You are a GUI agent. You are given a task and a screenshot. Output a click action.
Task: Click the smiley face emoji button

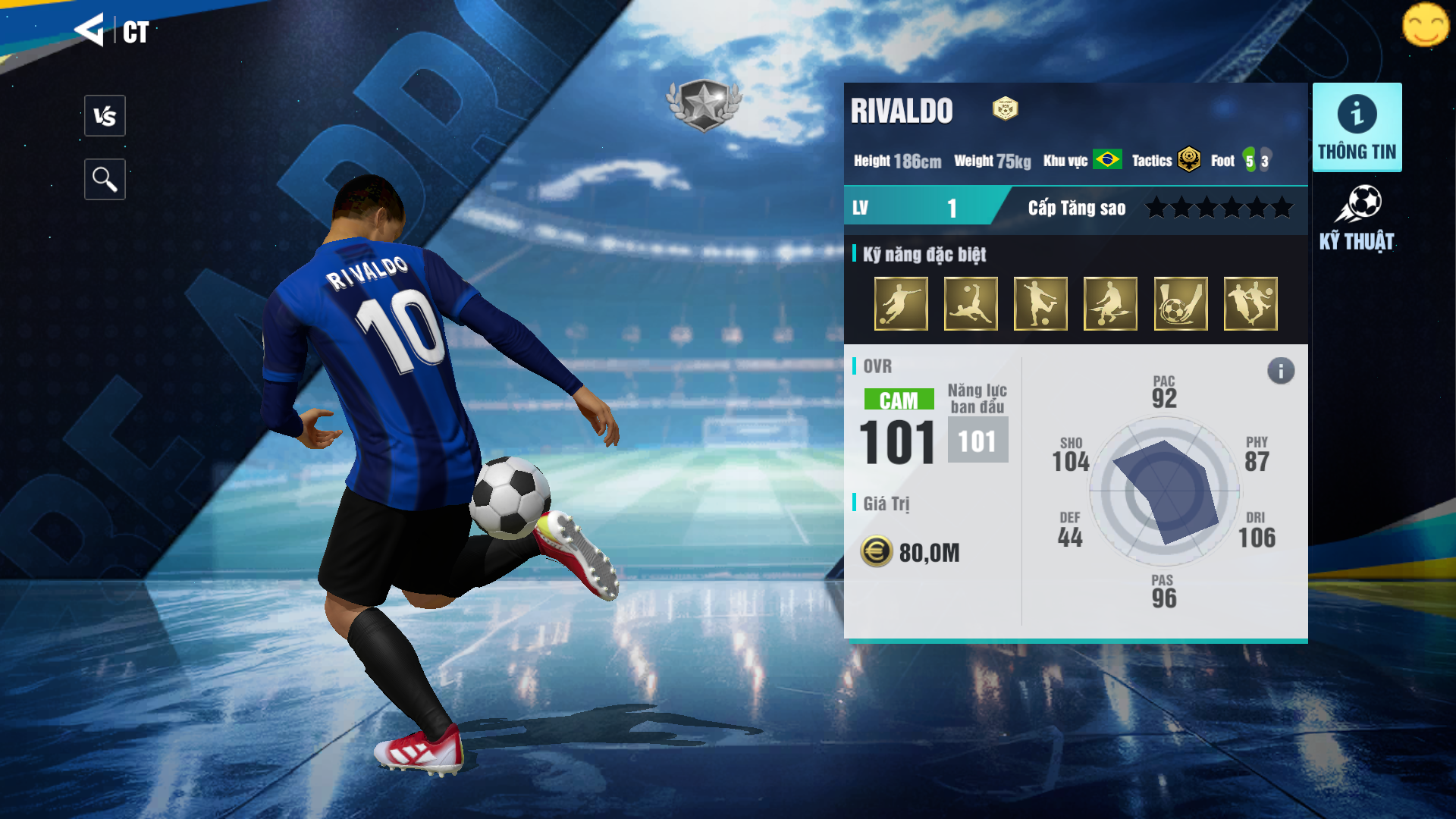1425,25
